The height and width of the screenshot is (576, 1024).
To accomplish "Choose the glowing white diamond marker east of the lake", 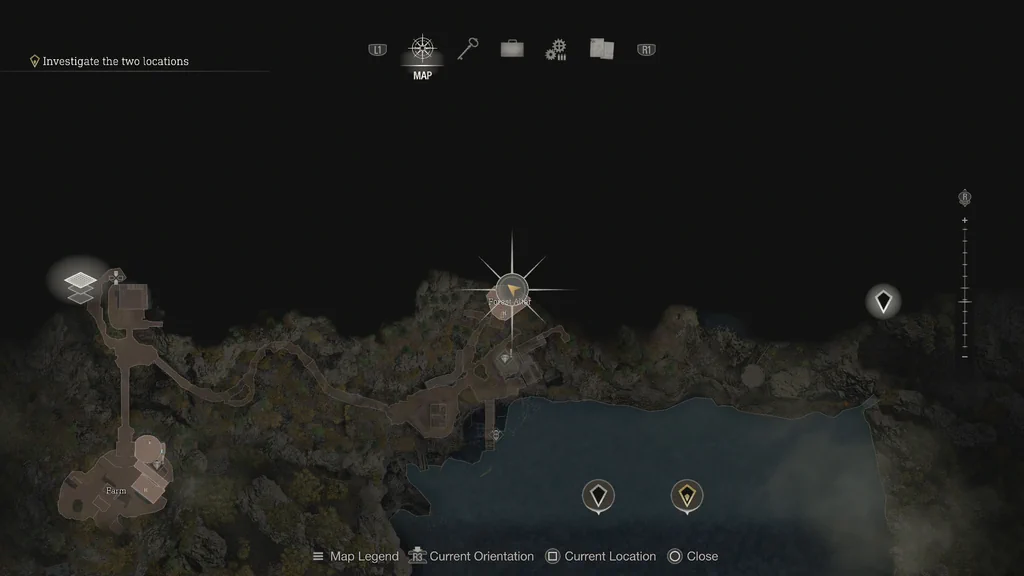I will (883, 300).
